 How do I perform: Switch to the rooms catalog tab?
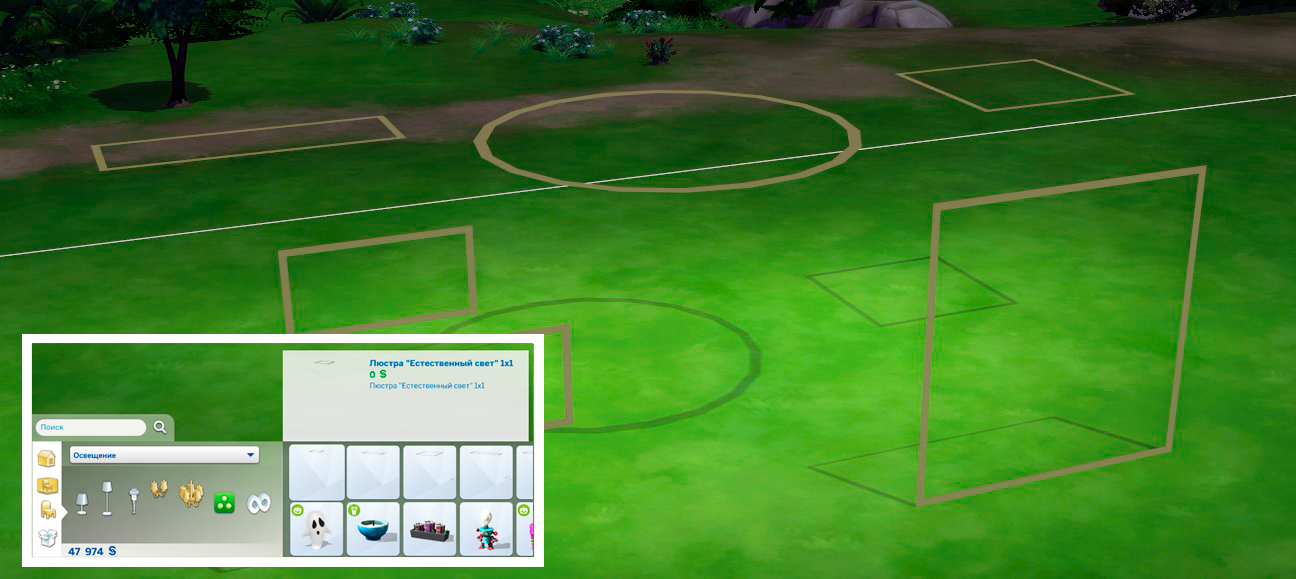pos(46,485)
